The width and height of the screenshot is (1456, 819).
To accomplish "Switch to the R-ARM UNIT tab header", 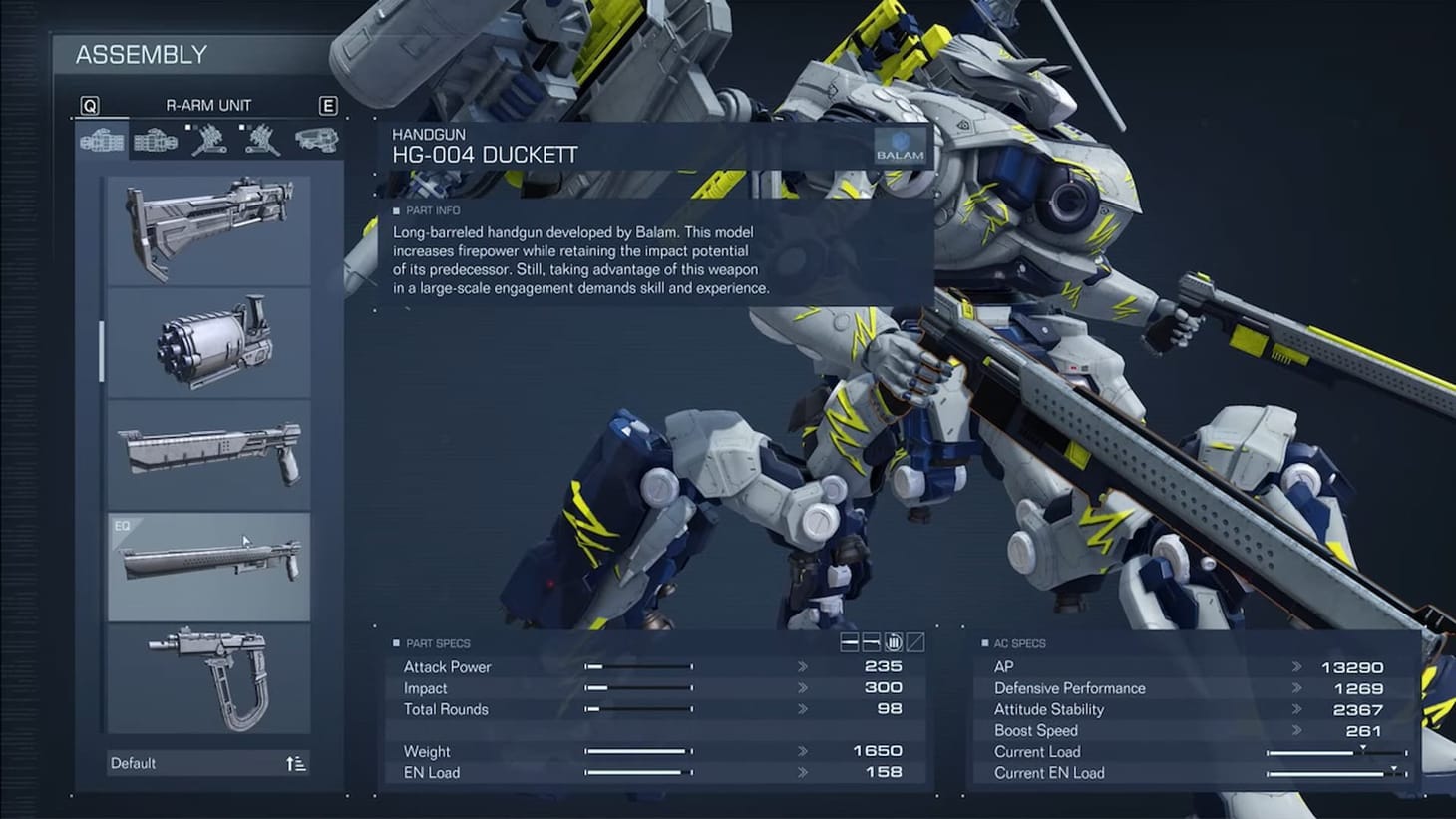I will (x=208, y=104).
